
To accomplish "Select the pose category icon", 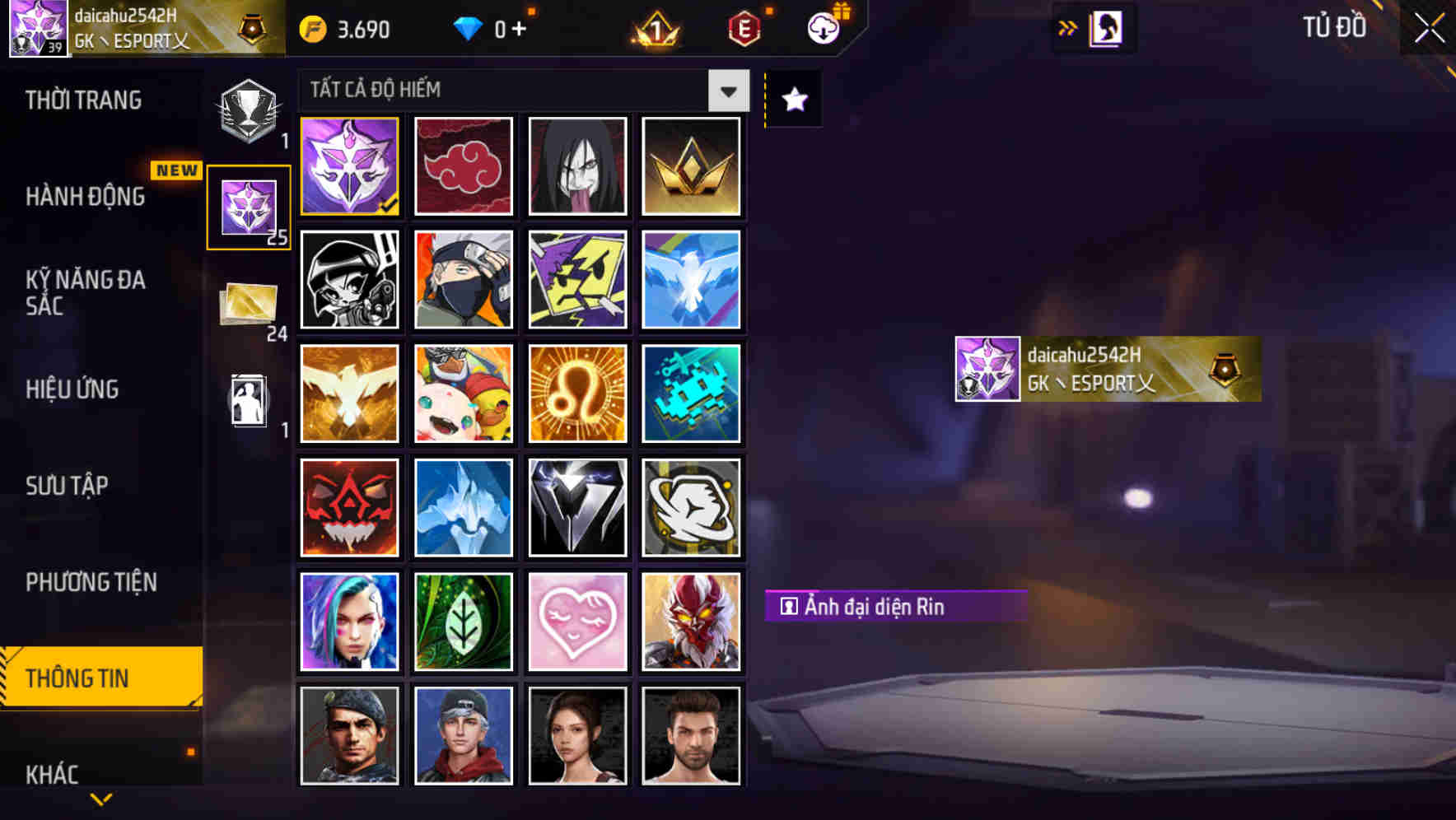I will tap(248, 401).
